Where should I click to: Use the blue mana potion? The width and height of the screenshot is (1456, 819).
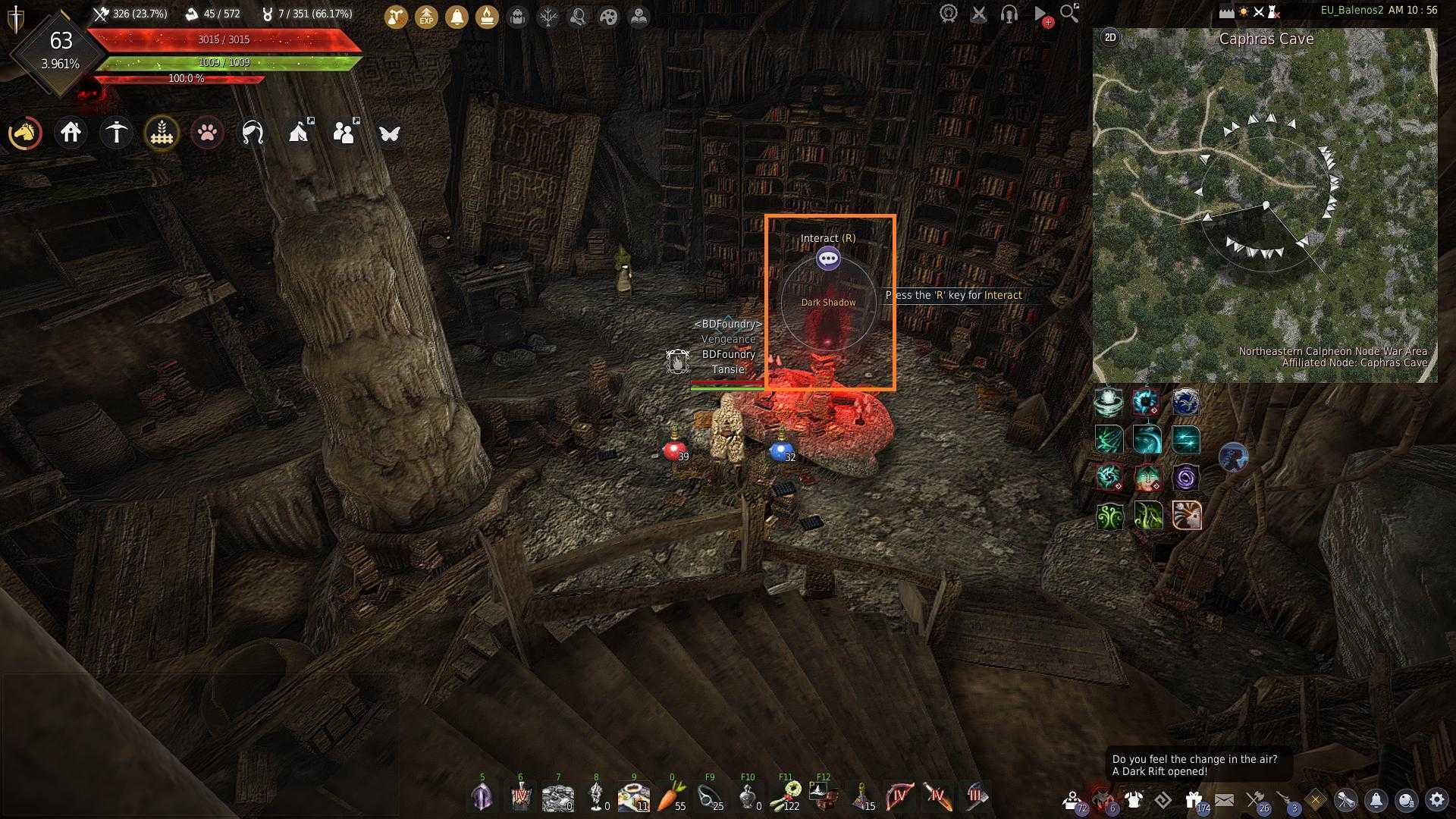pyautogui.click(x=780, y=450)
